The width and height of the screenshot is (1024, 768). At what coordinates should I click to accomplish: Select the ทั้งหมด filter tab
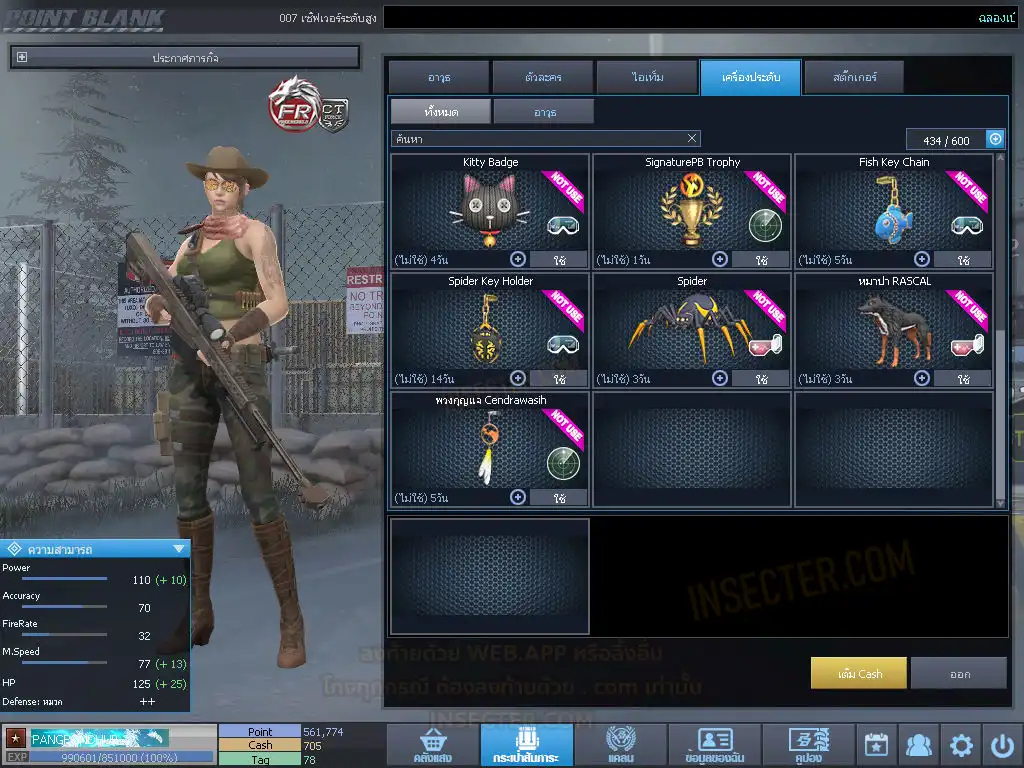(440, 112)
